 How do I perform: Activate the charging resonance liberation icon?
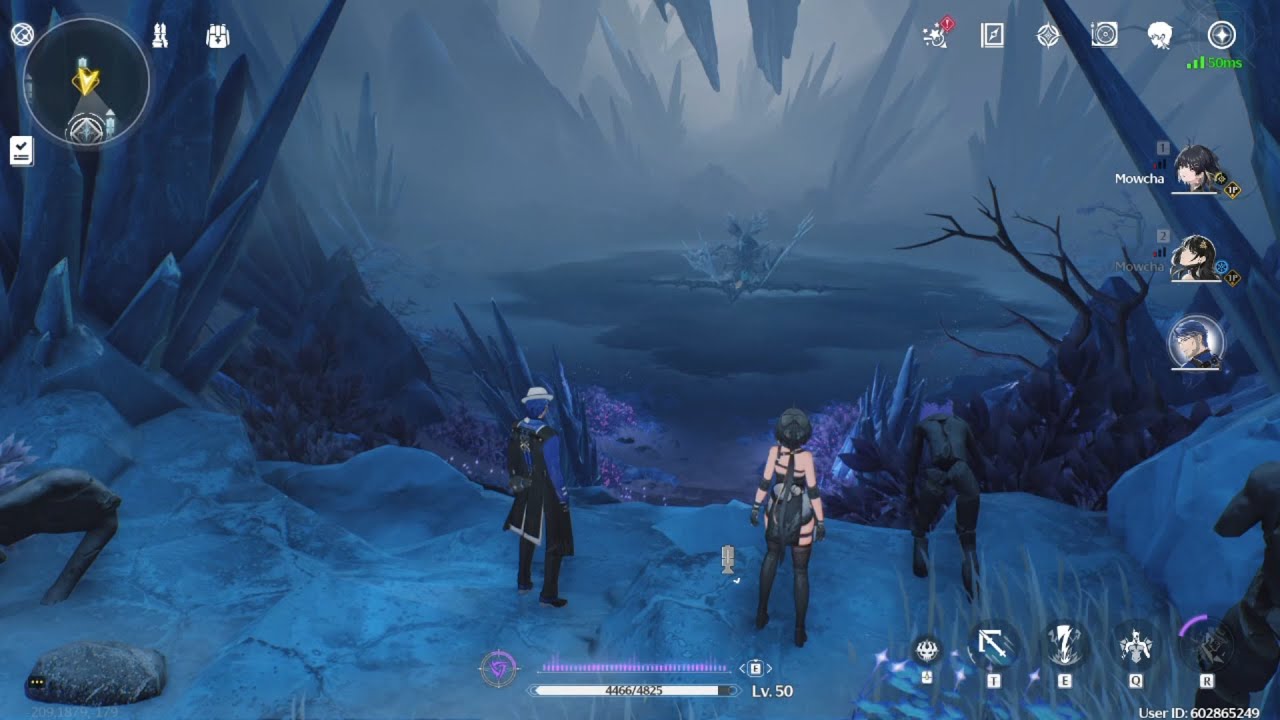[x=1207, y=645]
